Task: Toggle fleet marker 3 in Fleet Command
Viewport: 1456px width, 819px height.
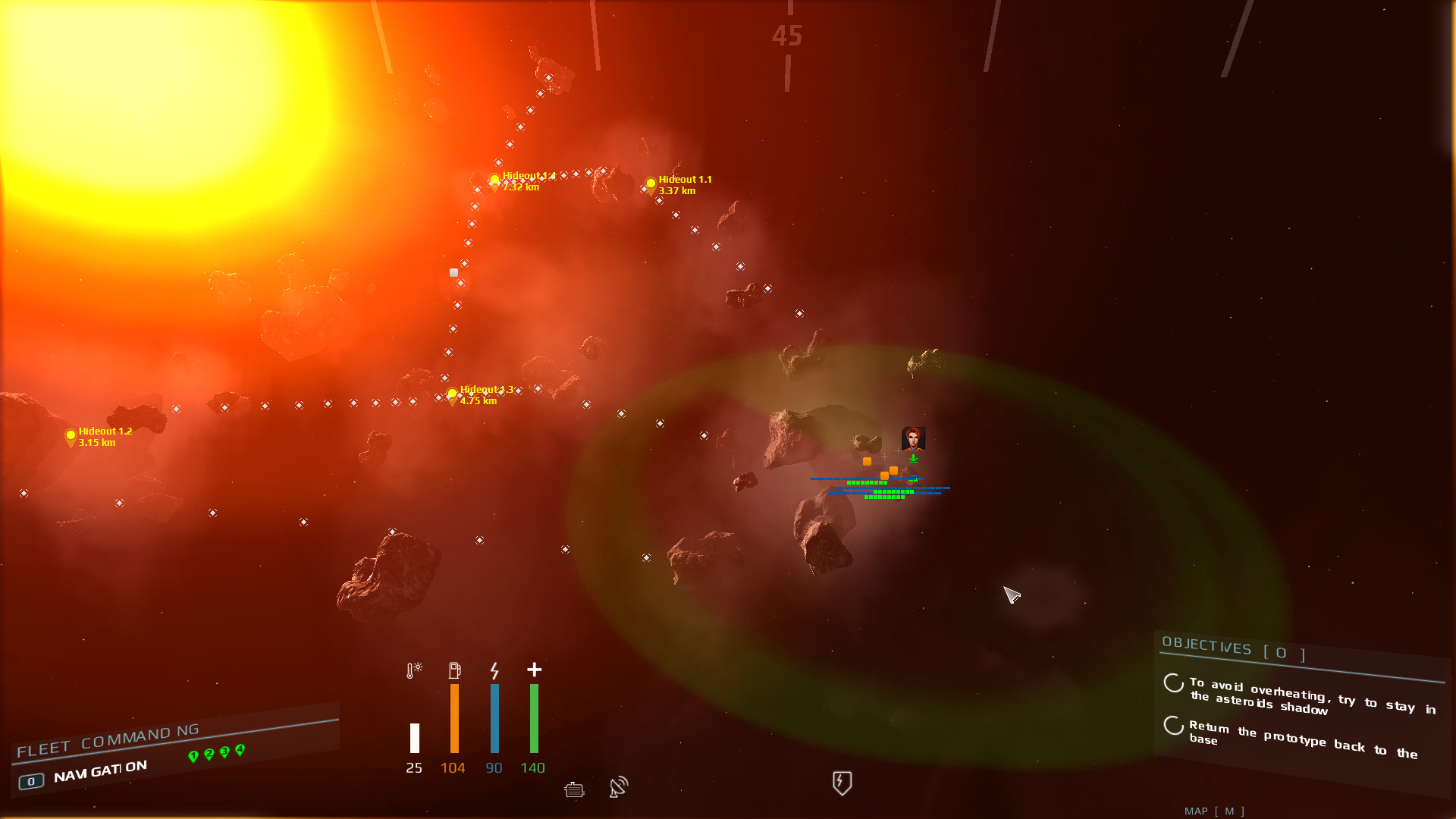Action: pos(224,751)
